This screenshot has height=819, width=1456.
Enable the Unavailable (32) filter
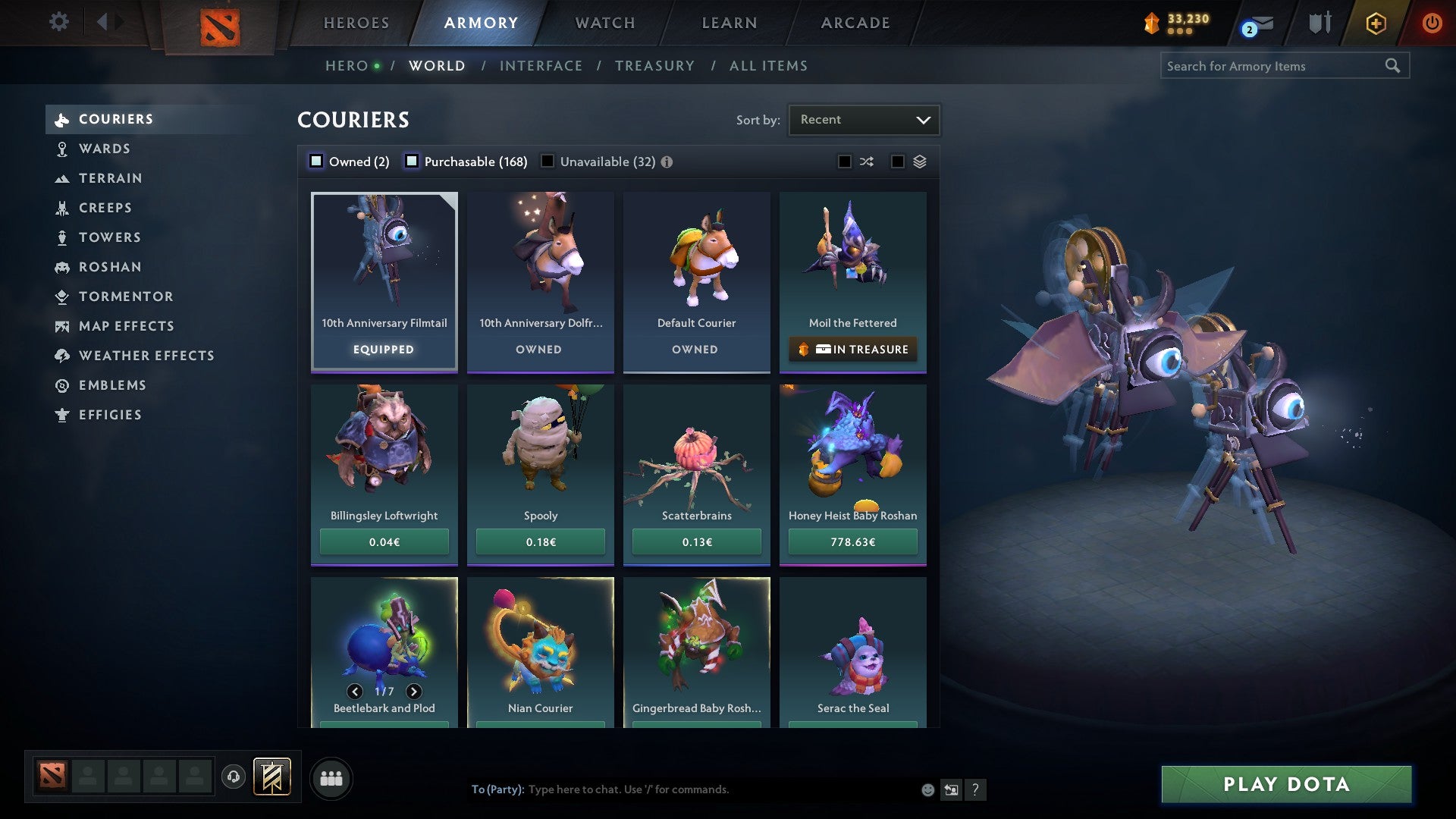click(x=548, y=161)
